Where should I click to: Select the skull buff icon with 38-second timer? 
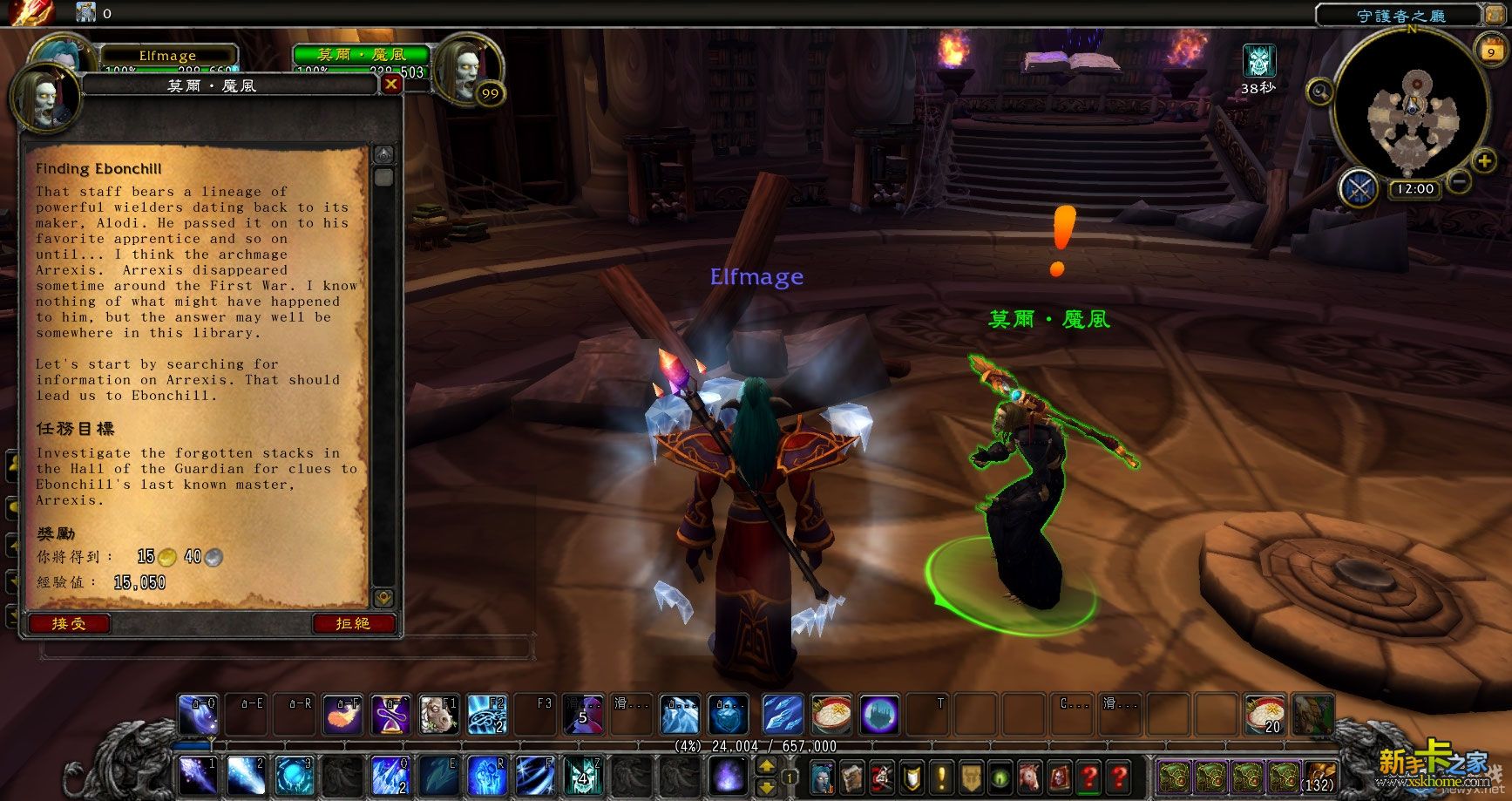tap(1258, 61)
